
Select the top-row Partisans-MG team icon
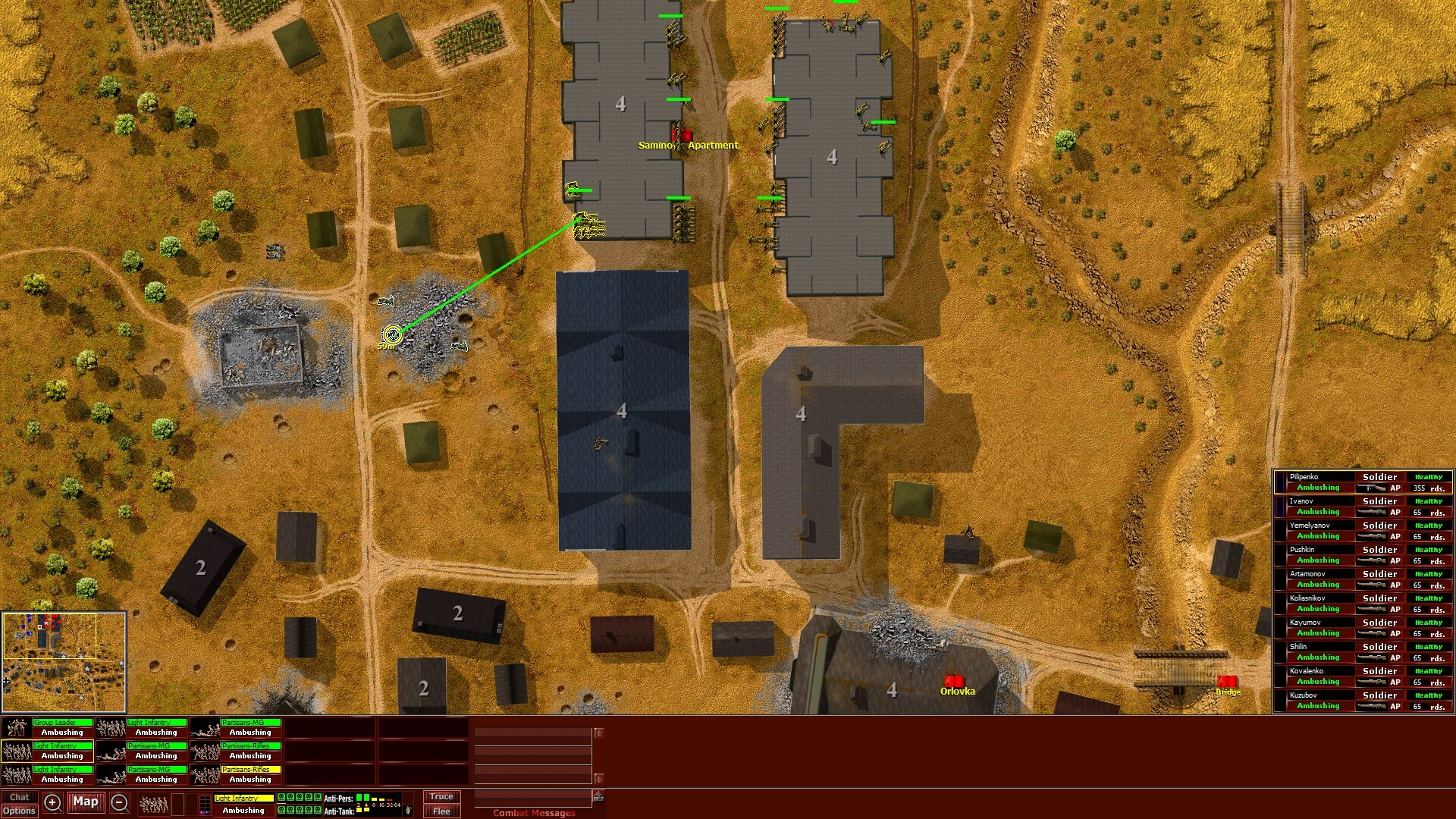pyautogui.click(x=205, y=728)
